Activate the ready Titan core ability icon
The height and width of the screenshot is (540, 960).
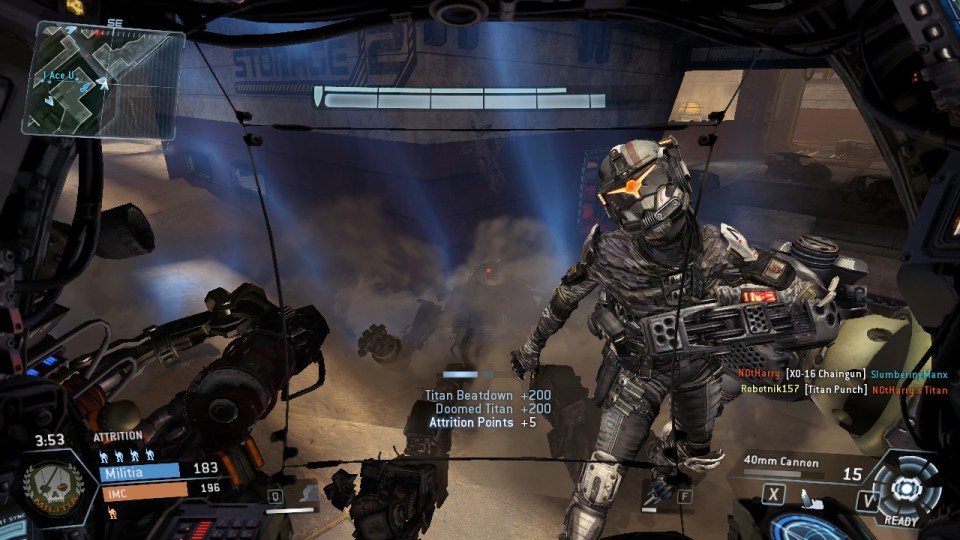tap(906, 489)
